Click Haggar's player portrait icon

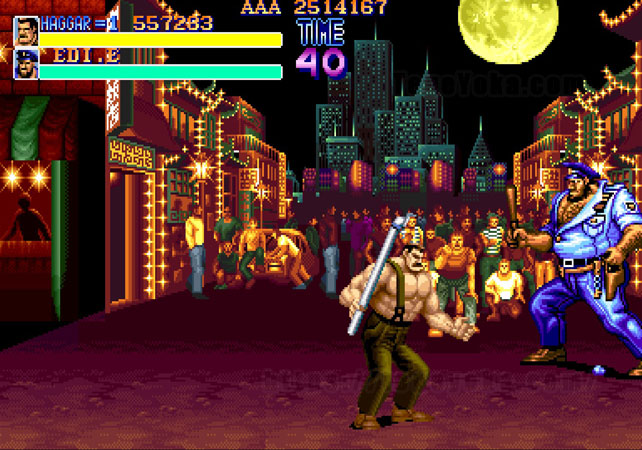[26, 31]
